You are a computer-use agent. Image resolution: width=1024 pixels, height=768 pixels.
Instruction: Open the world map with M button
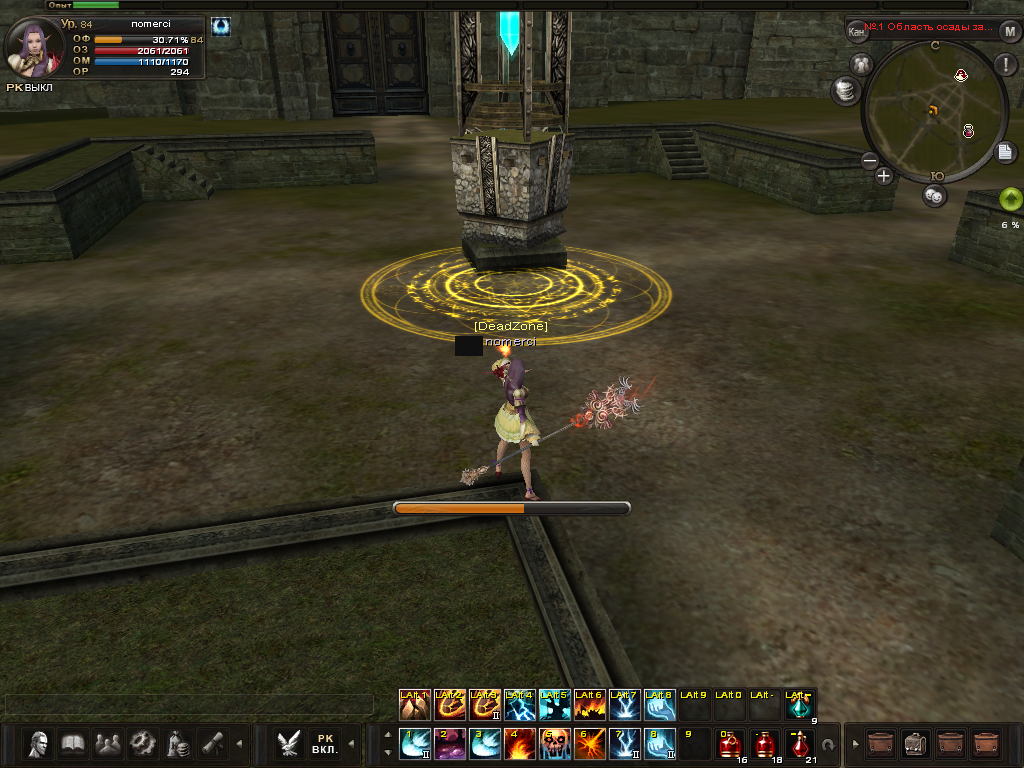pos(1009,31)
